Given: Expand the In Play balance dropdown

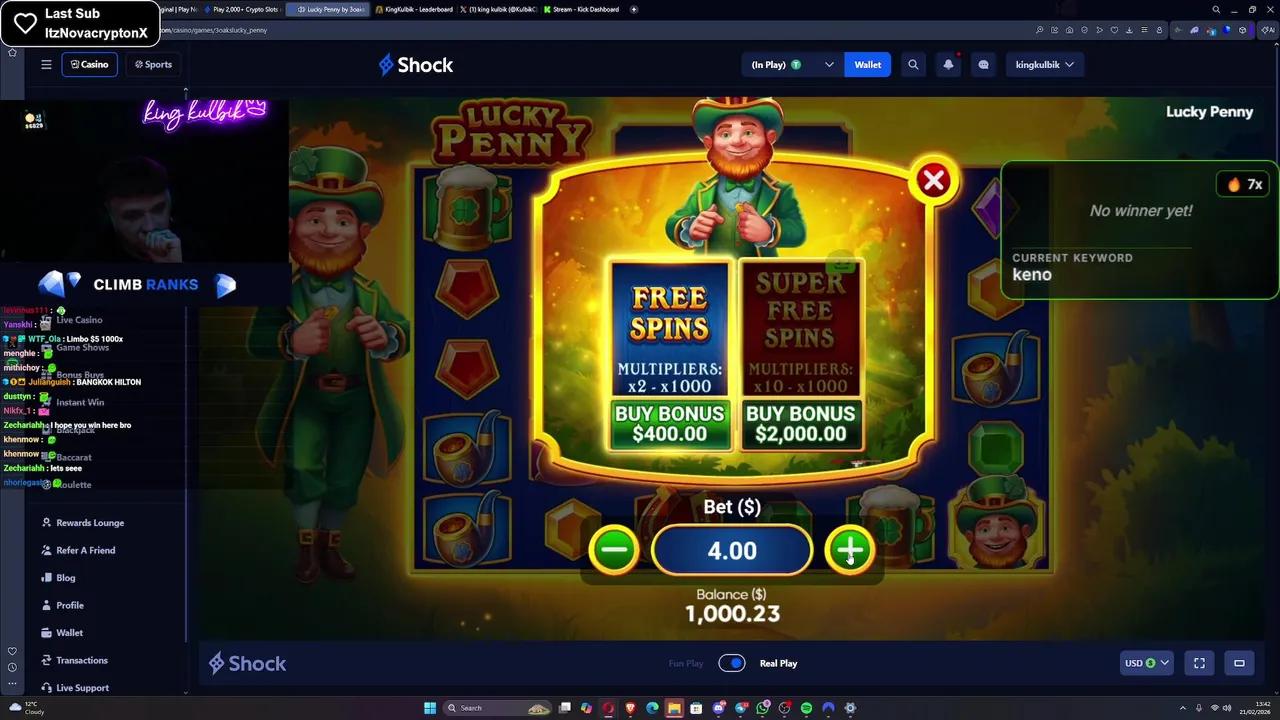Looking at the screenshot, I should 828,64.
